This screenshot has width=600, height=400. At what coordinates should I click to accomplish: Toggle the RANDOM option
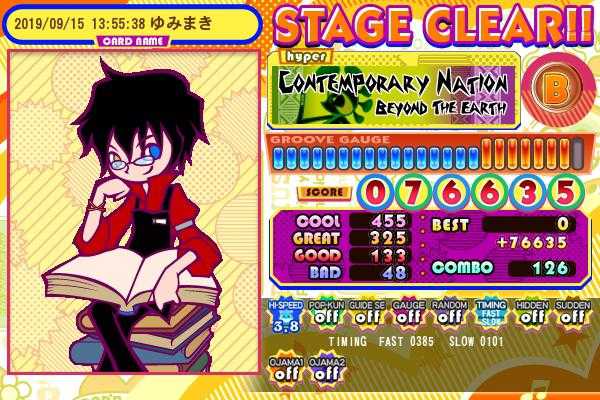point(448,315)
